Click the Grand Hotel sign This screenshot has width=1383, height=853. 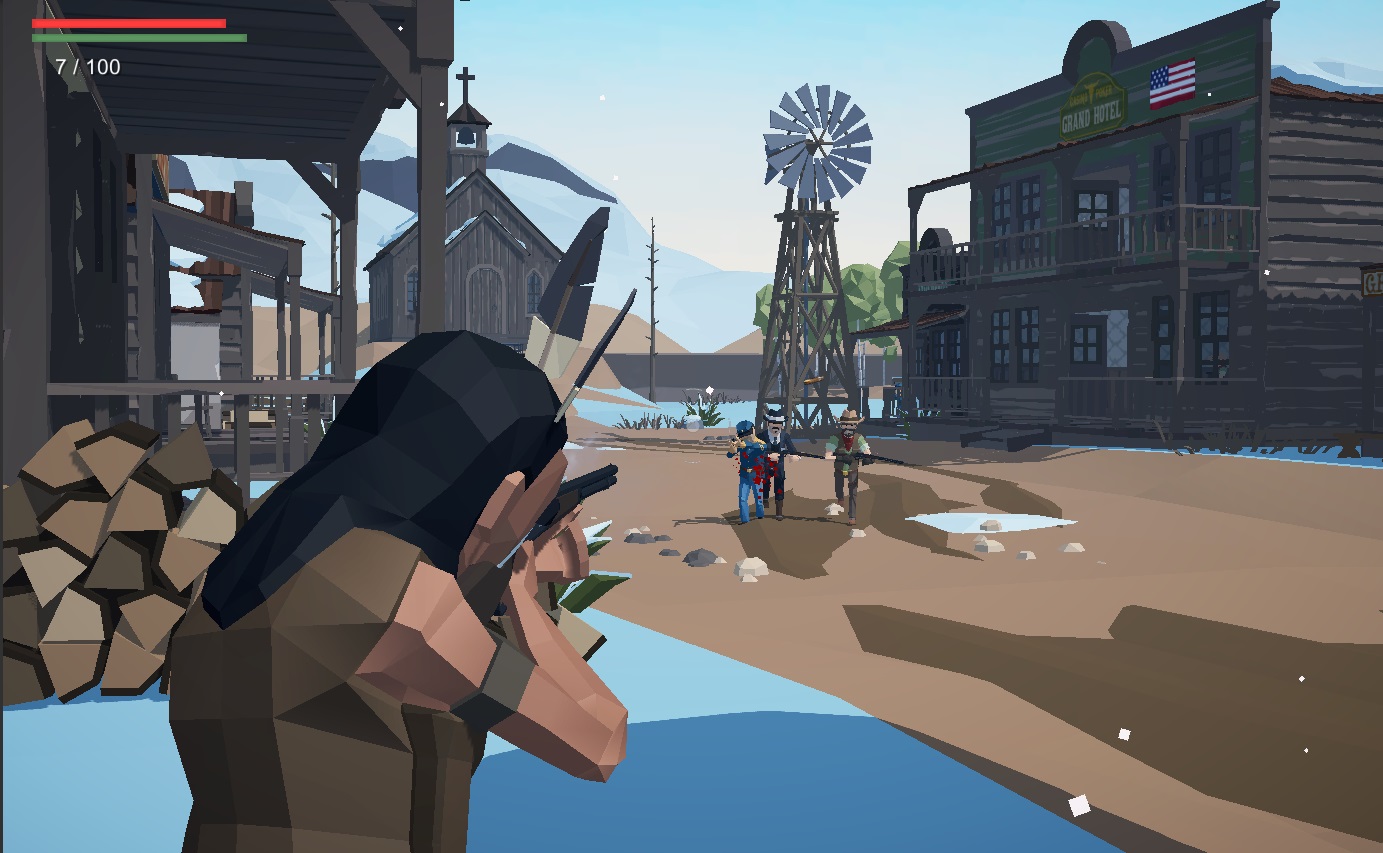click(1089, 105)
